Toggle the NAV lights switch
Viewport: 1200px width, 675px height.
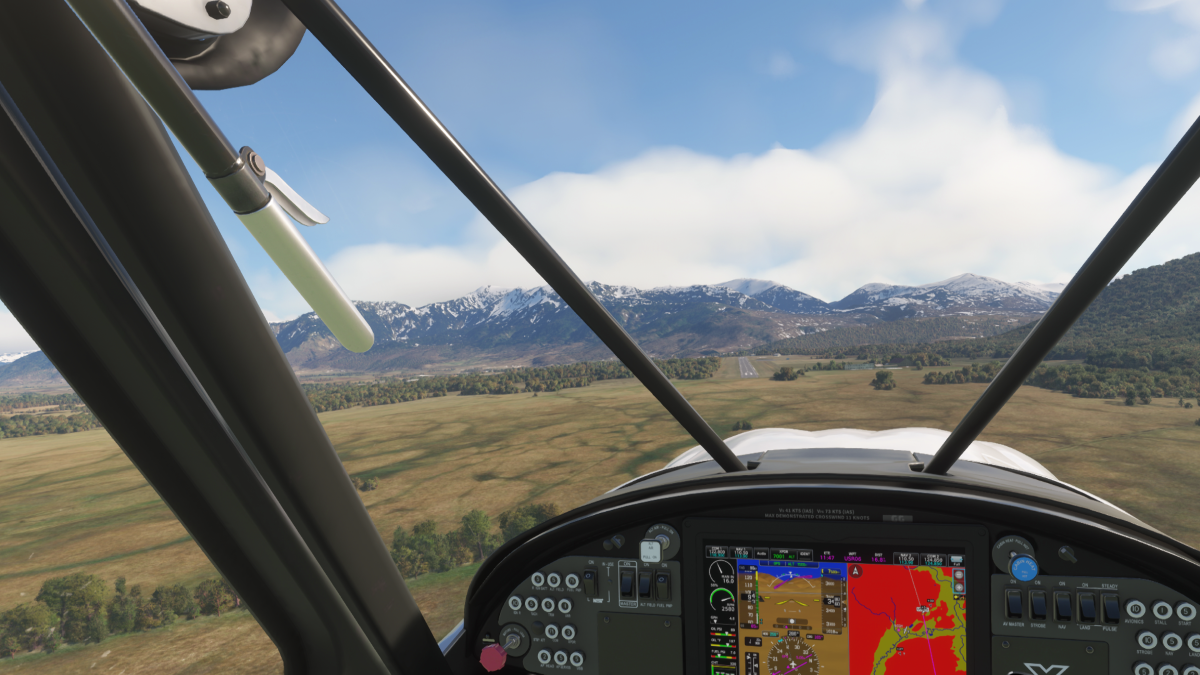click(x=1062, y=605)
